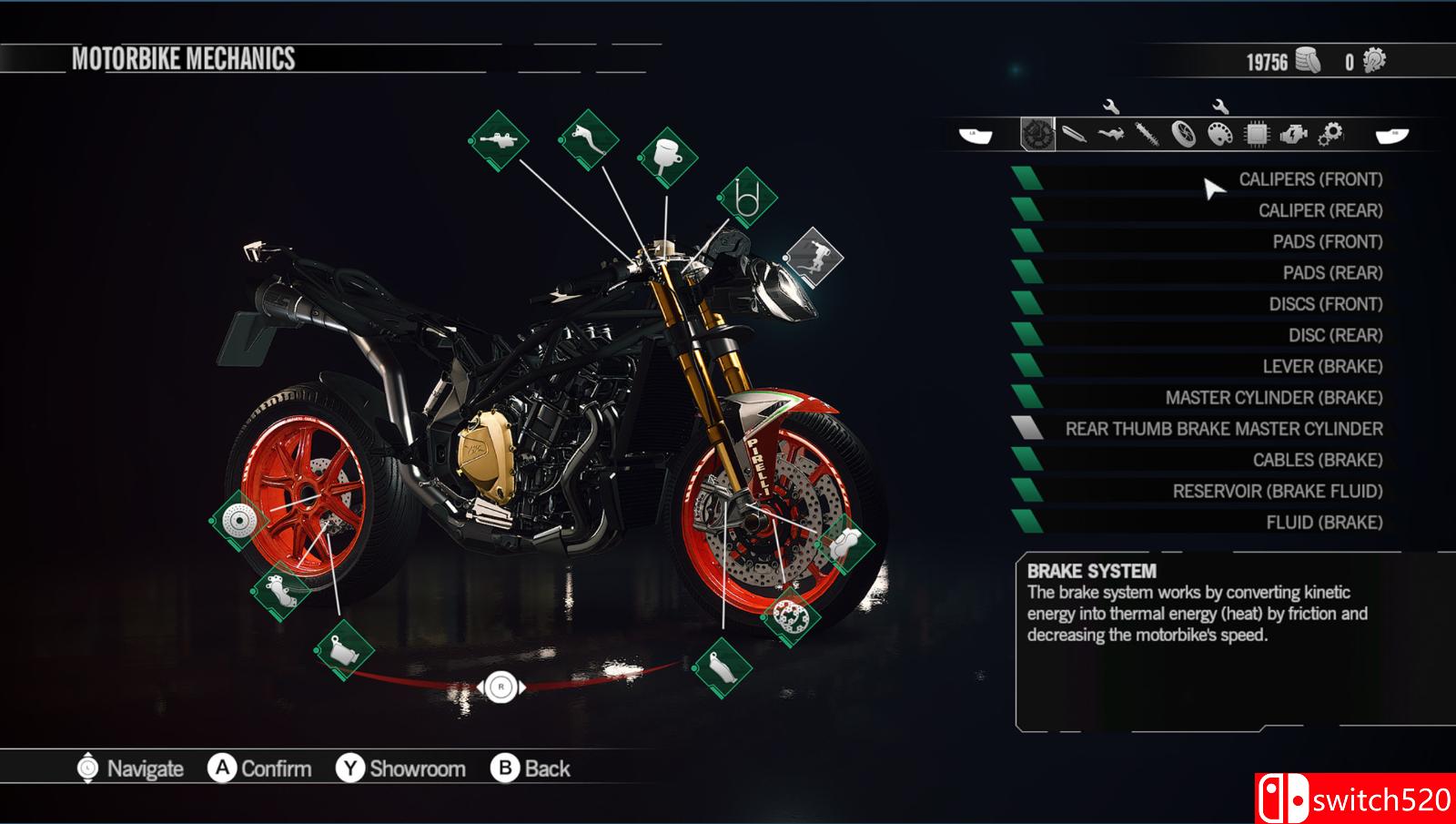Select the brake fluid reservoir diamond icon
Viewport: 1456px width, 824px height.
pyautogui.click(x=668, y=157)
